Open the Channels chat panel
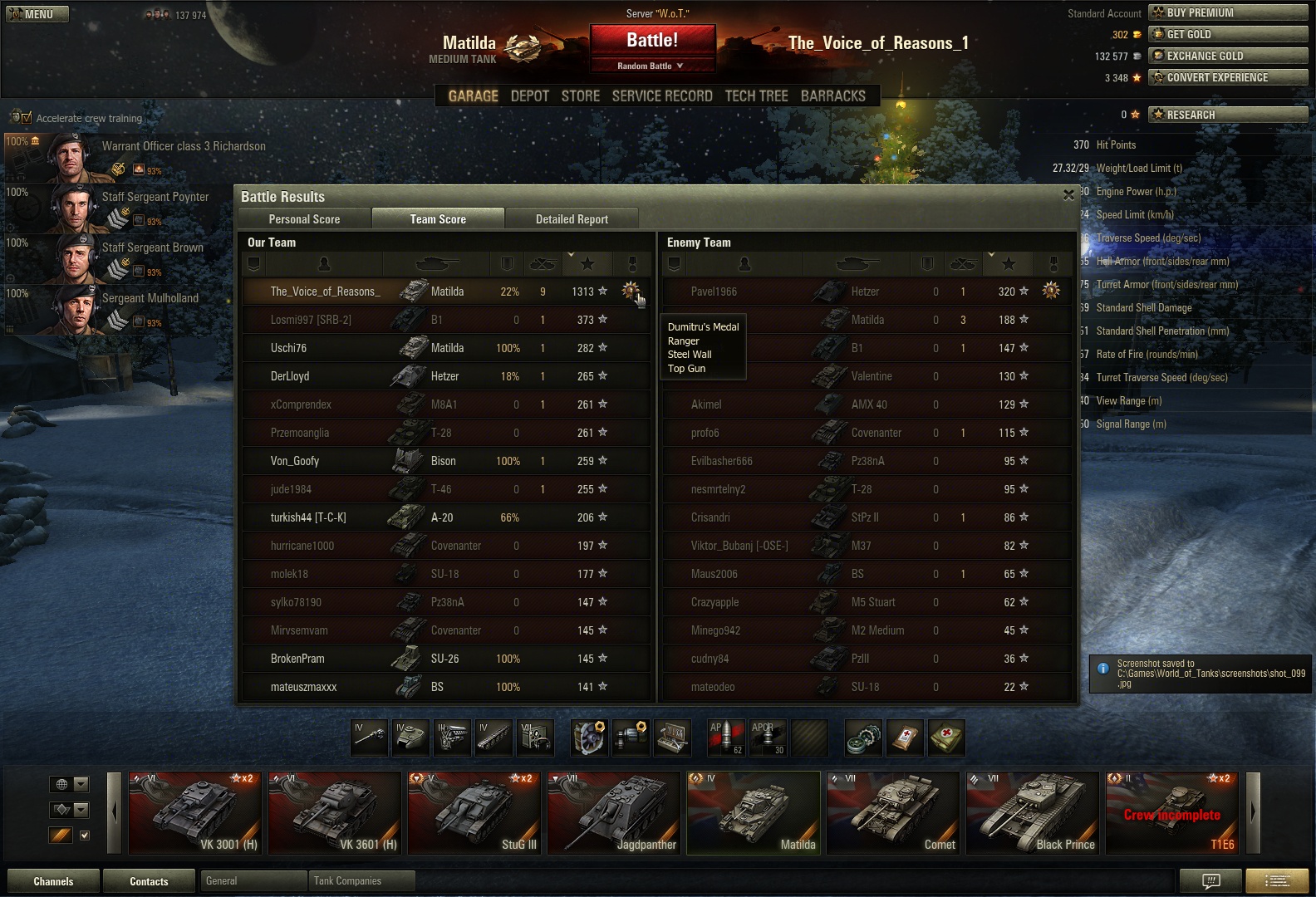The height and width of the screenshot is (897, 1316). (53, 881)
